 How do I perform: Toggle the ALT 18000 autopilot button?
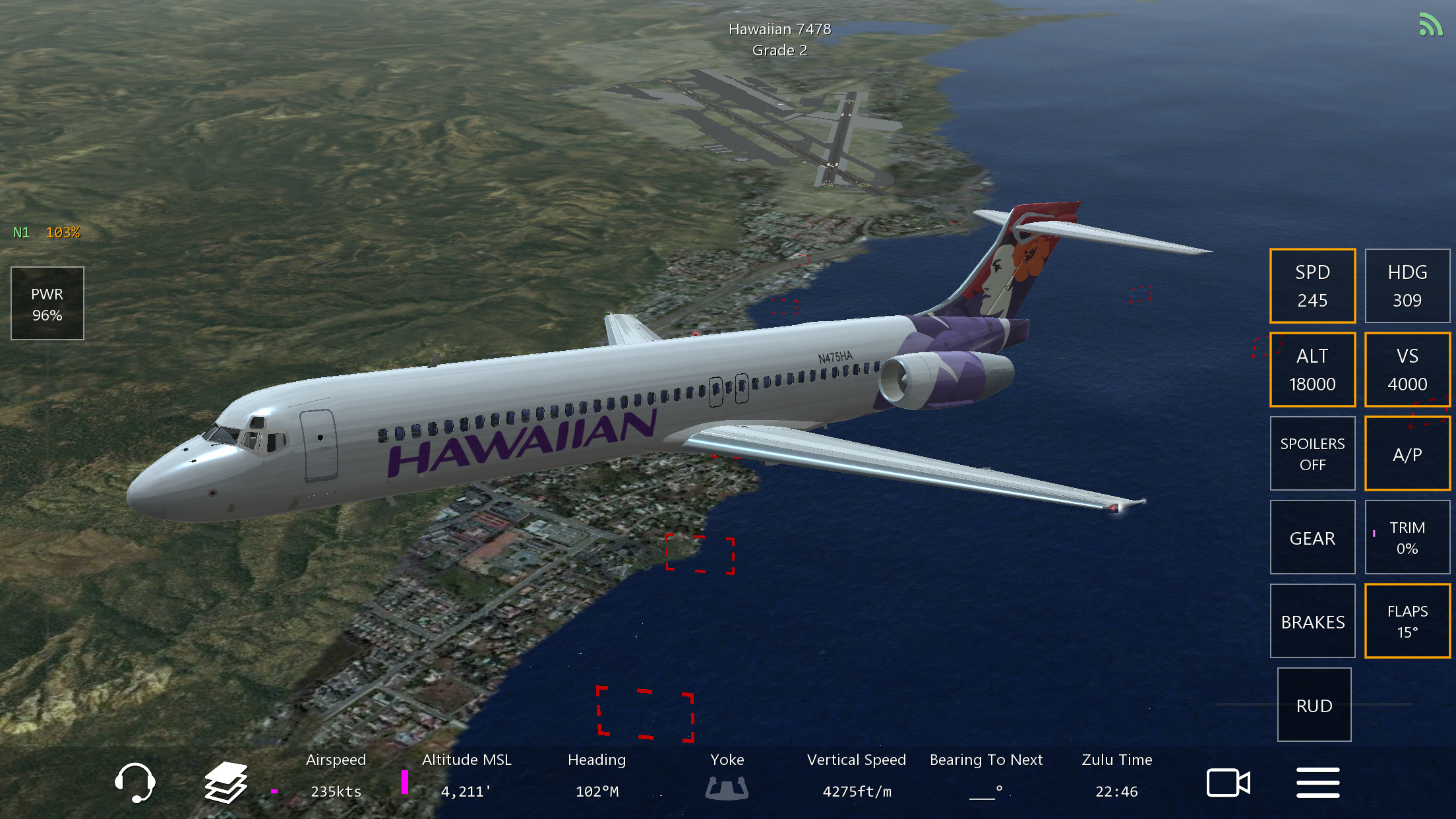point(1312,370)
